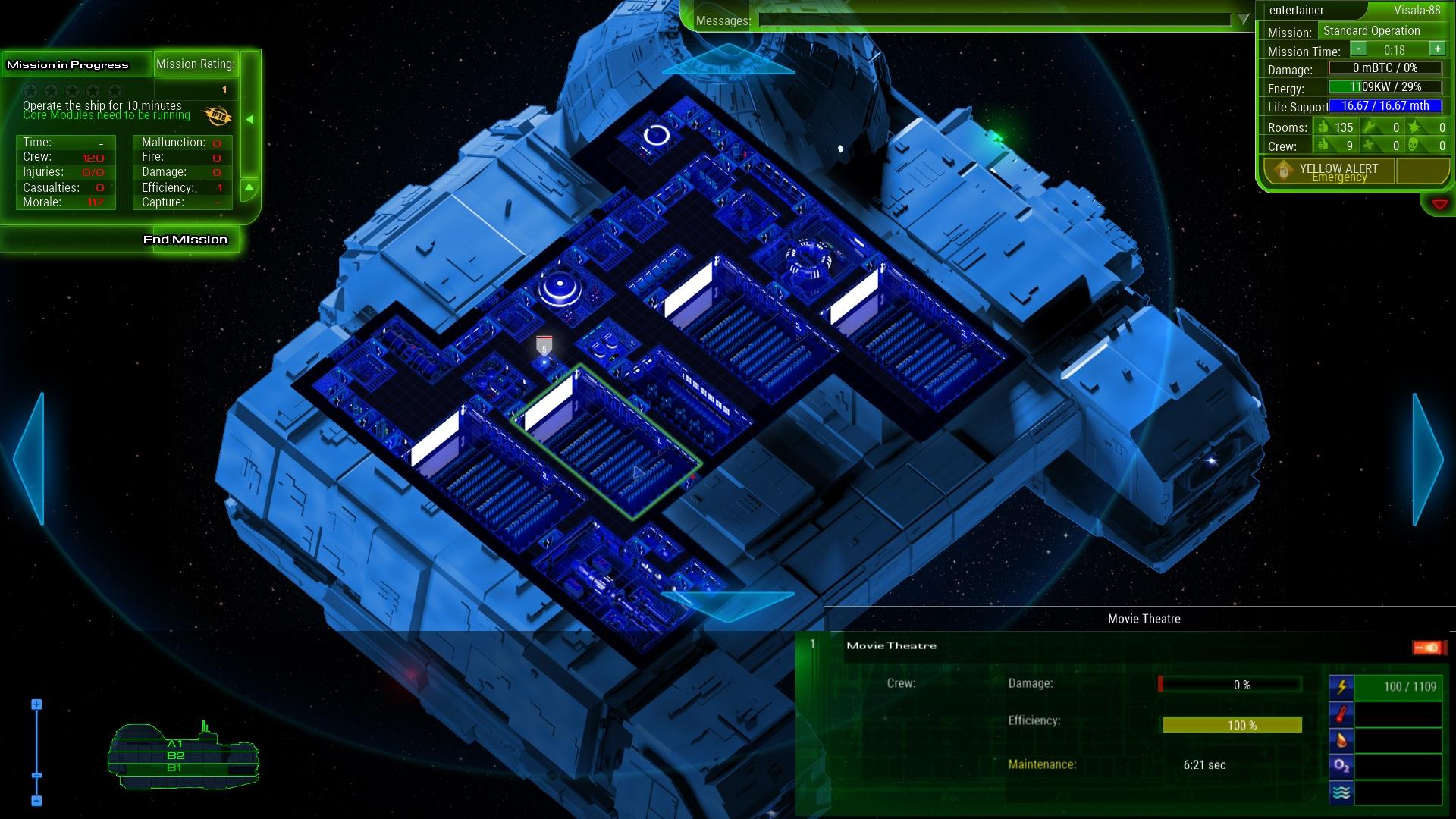Select the O2 oxygen icon in Movie Theatre panel
1456x819 pixels.
pos(1341,766)
